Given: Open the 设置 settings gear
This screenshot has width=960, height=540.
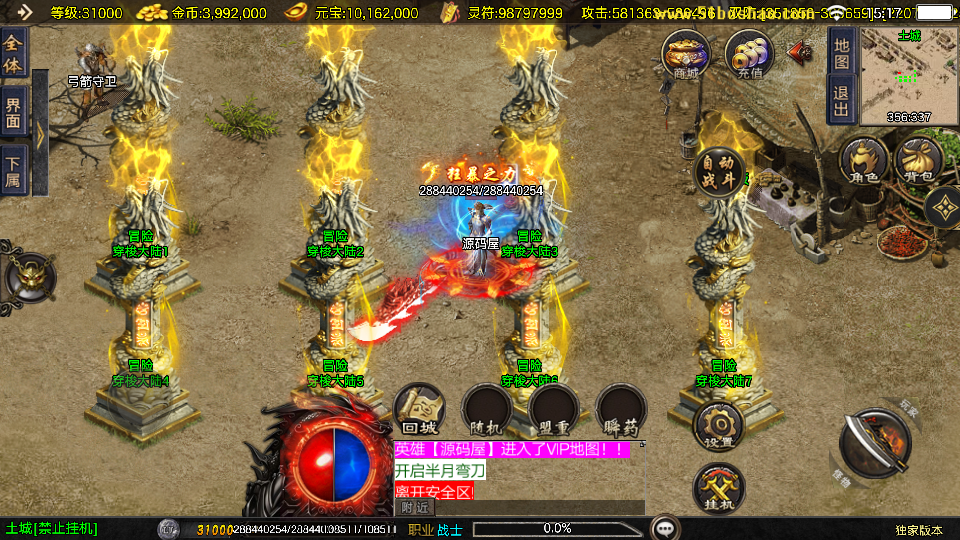Looking at the screenshot, I should [718, 427].
